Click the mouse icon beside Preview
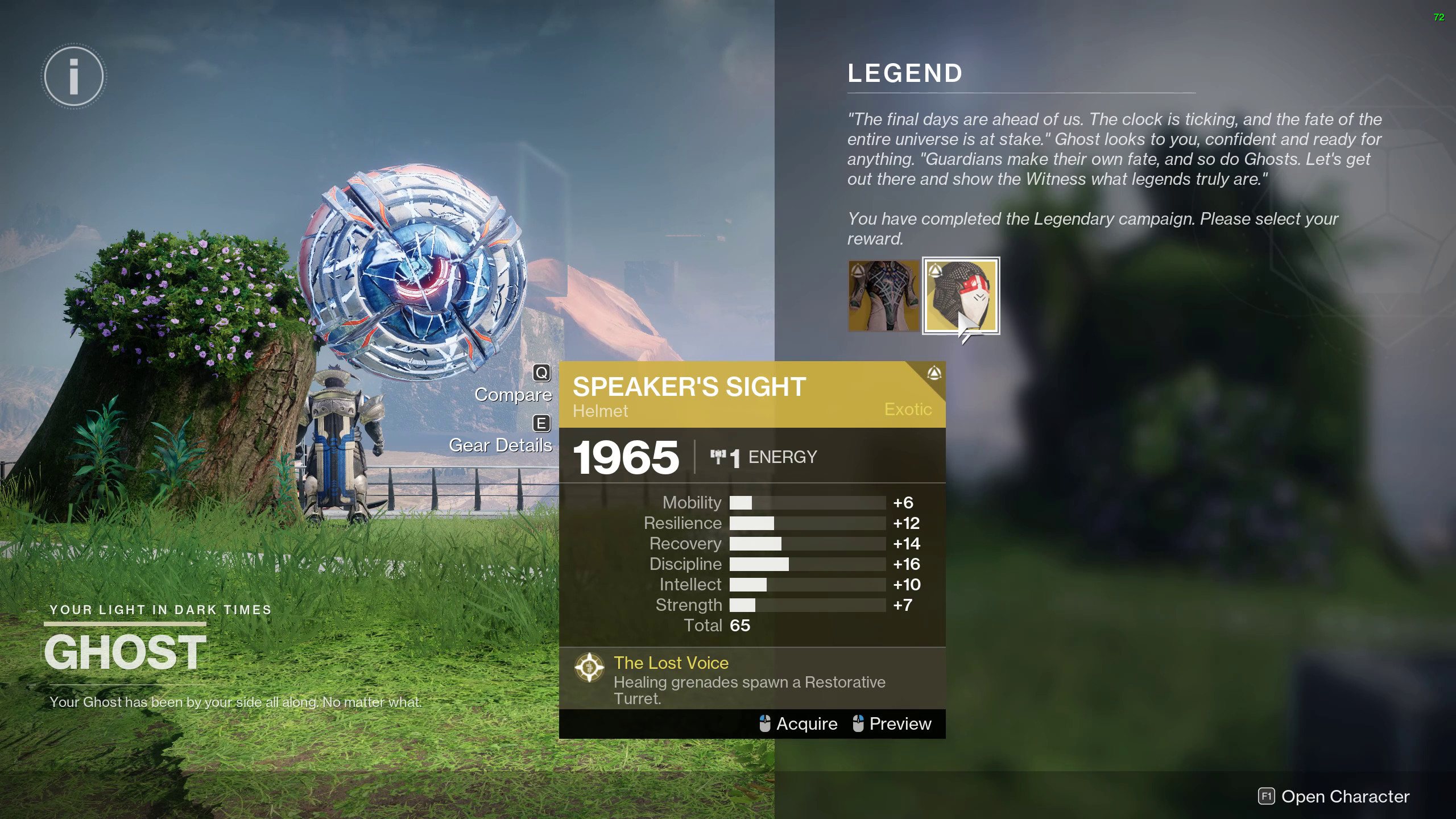Screen dimensions: 1456x819 pyautogui.click(x=858, y=723)
